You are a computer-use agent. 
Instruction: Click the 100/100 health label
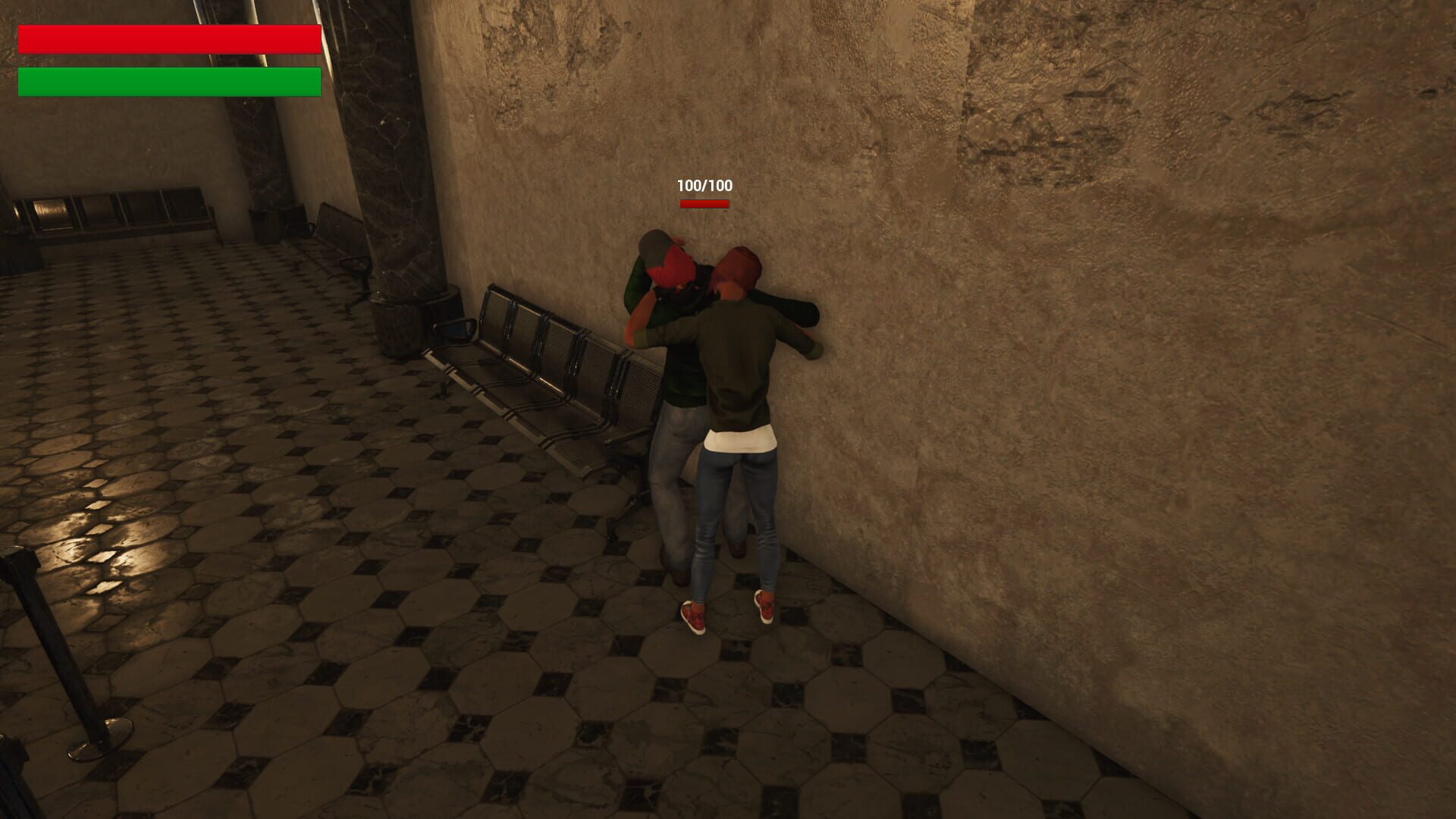point(704,184)
